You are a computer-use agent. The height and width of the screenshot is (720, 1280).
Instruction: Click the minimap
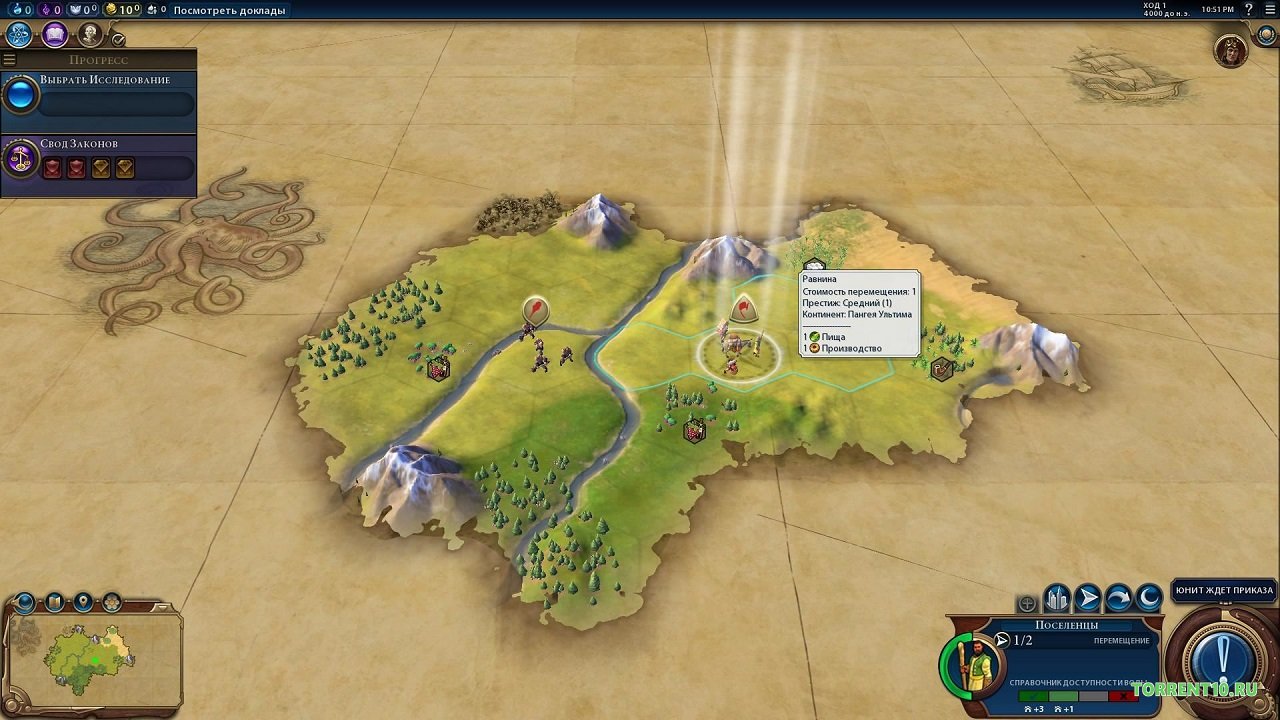[x=92, y=660]
